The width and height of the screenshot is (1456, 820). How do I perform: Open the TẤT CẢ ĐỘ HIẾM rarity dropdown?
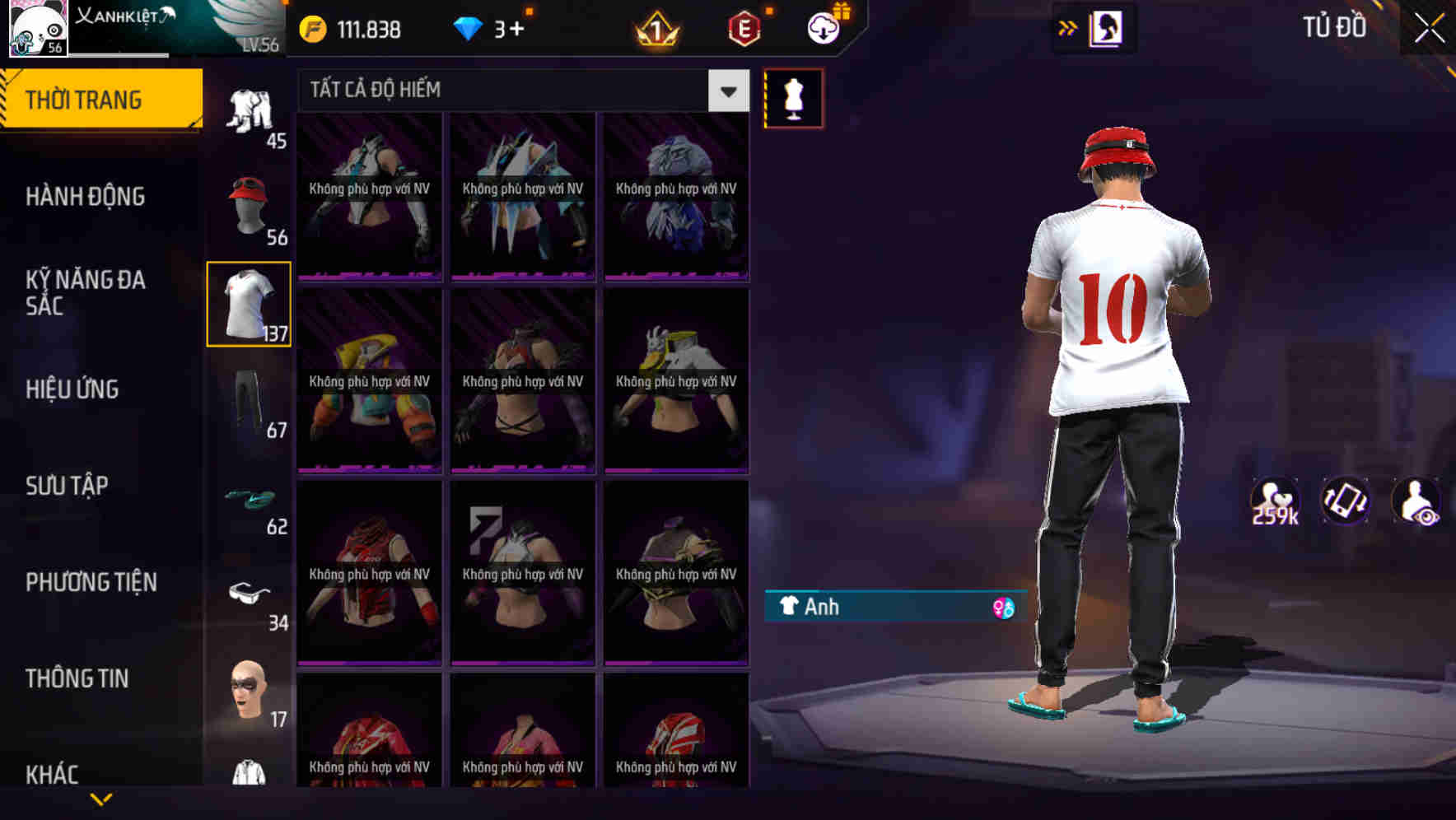tap(519, 91)
